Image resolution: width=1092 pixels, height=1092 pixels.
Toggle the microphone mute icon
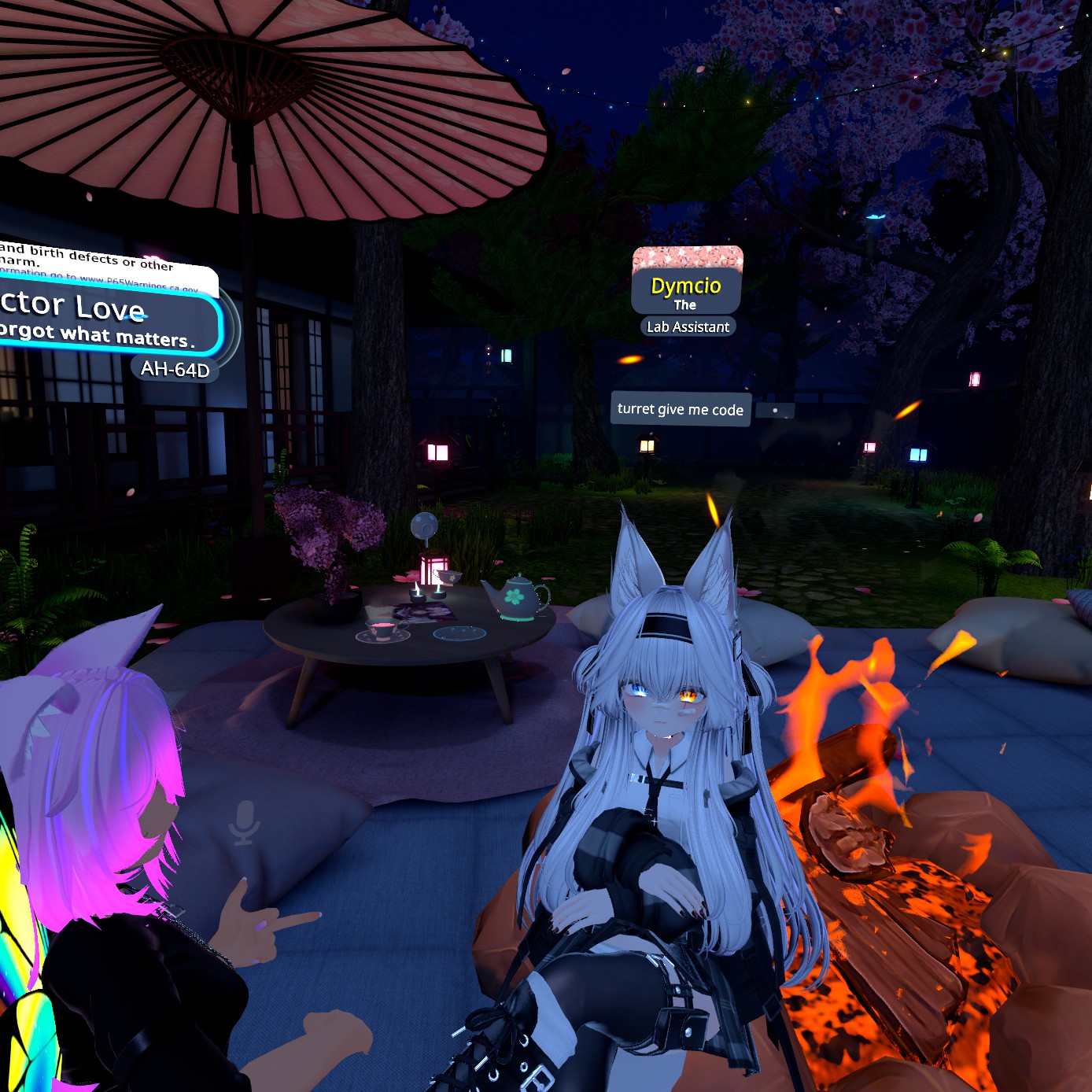(244, 822)
